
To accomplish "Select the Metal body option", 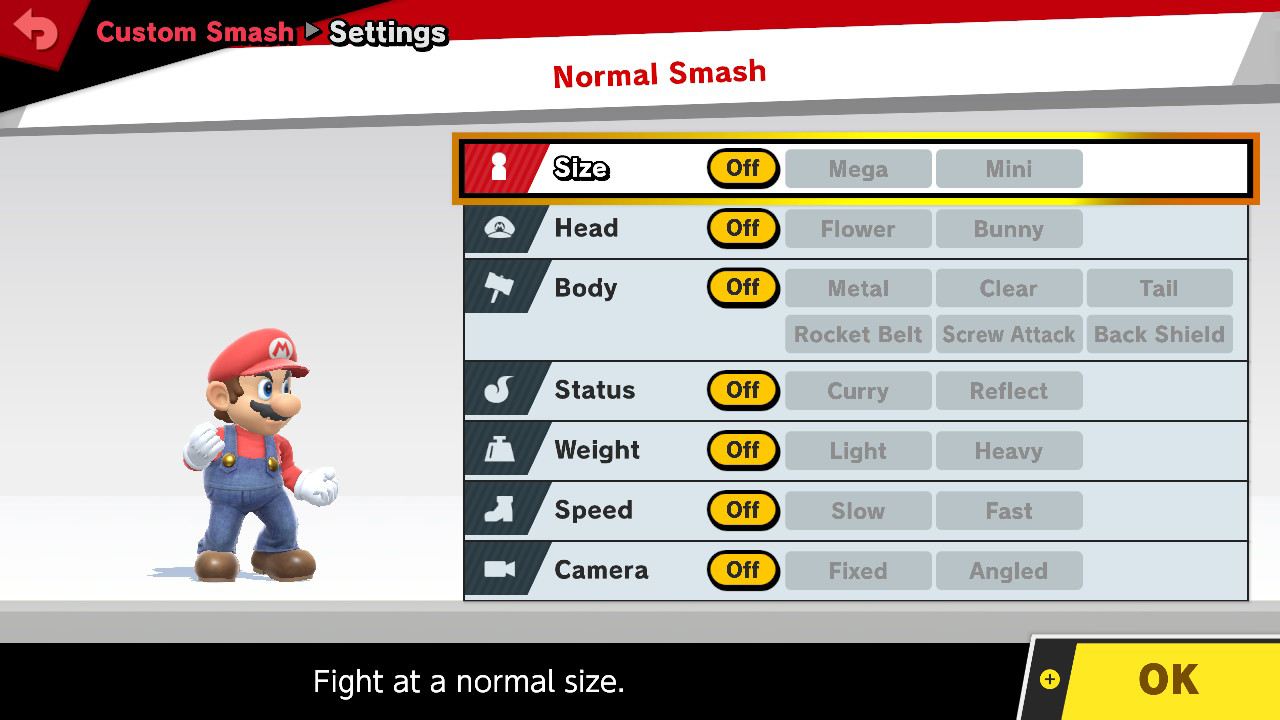I will pos(857,288).
